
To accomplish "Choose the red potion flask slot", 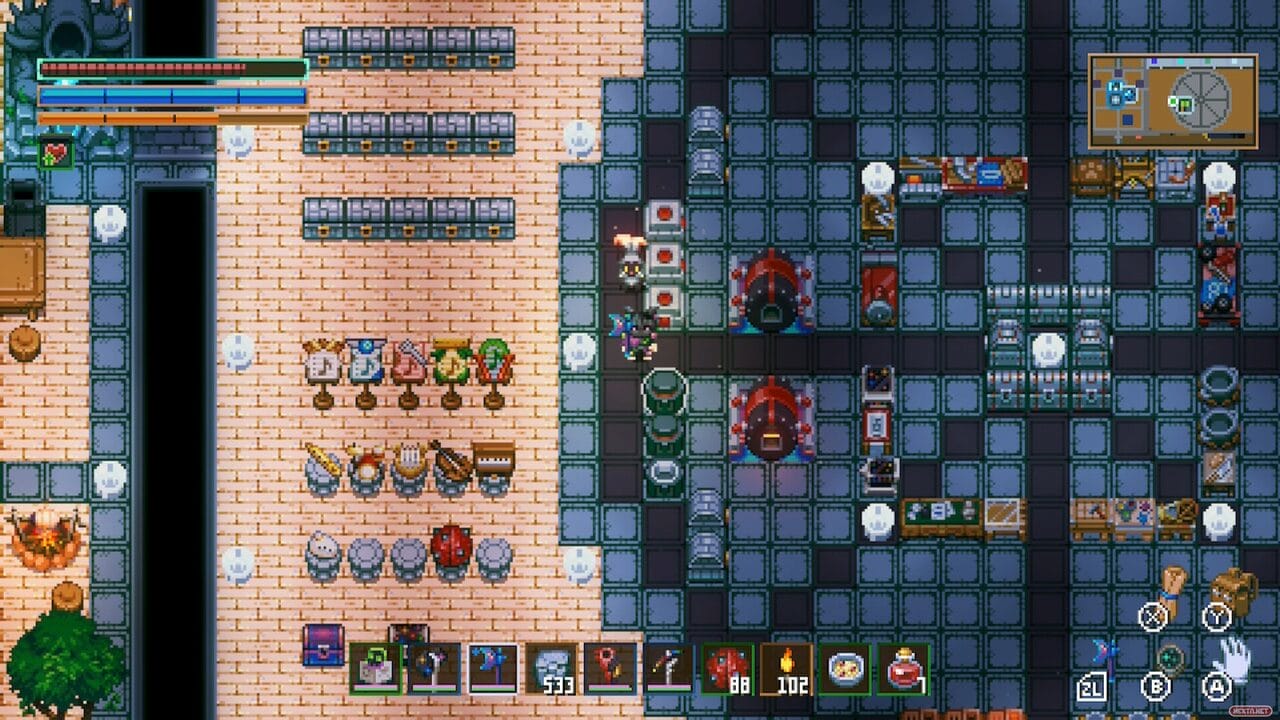I will [x=904, y=668].
